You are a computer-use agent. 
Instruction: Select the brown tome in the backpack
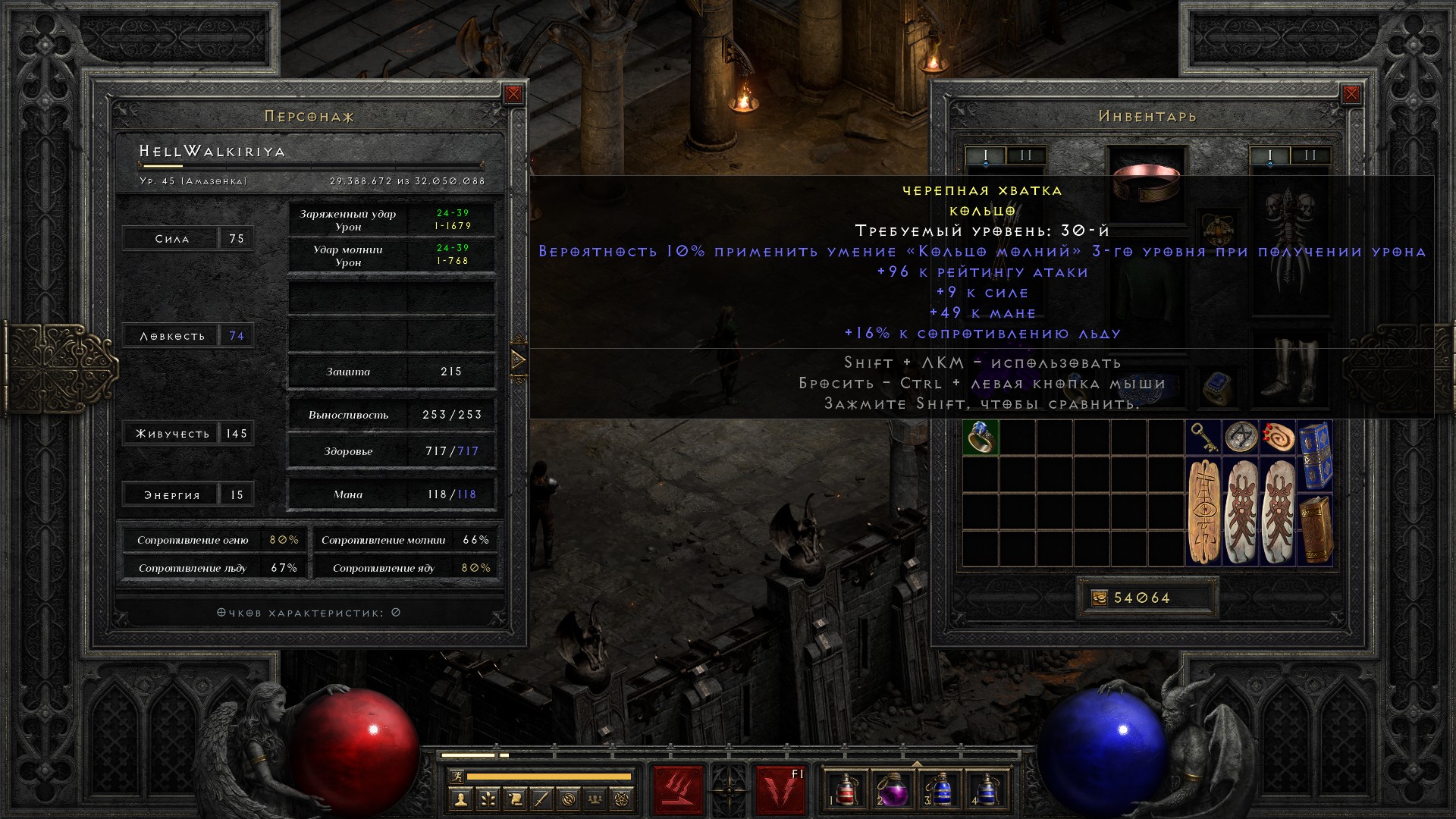[1315, 529]
